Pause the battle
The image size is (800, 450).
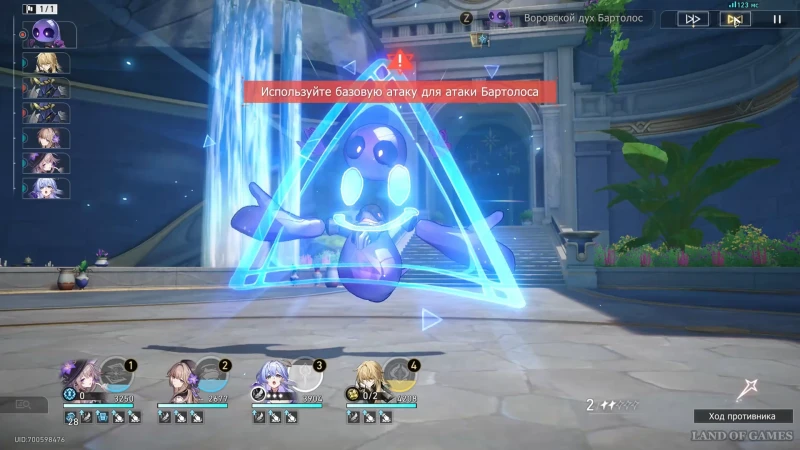[x=776, y=18]
